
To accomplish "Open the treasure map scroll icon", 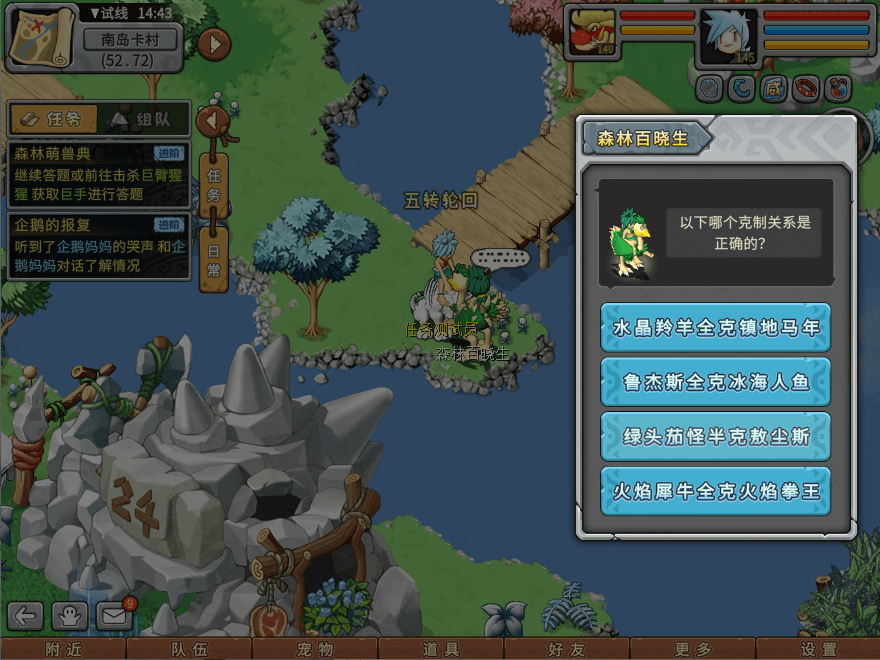I will tap(42, 37).
